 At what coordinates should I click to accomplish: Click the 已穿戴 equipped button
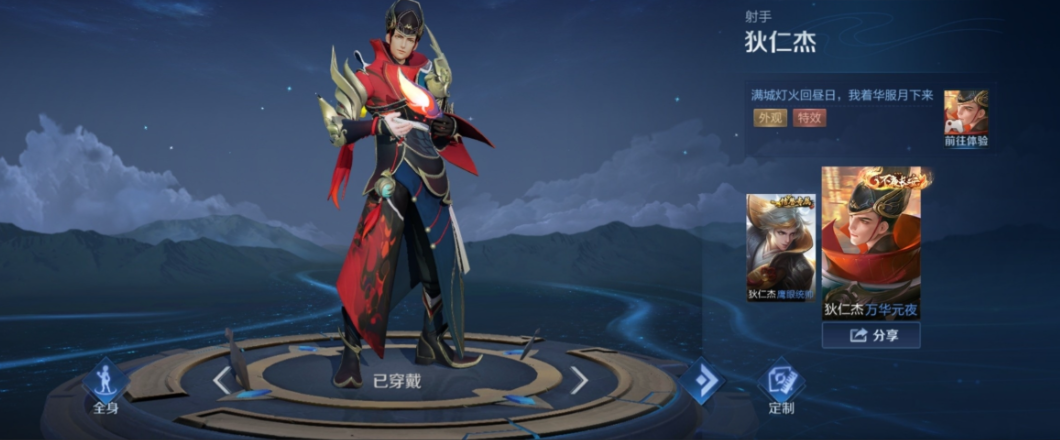tap(396, 380)
